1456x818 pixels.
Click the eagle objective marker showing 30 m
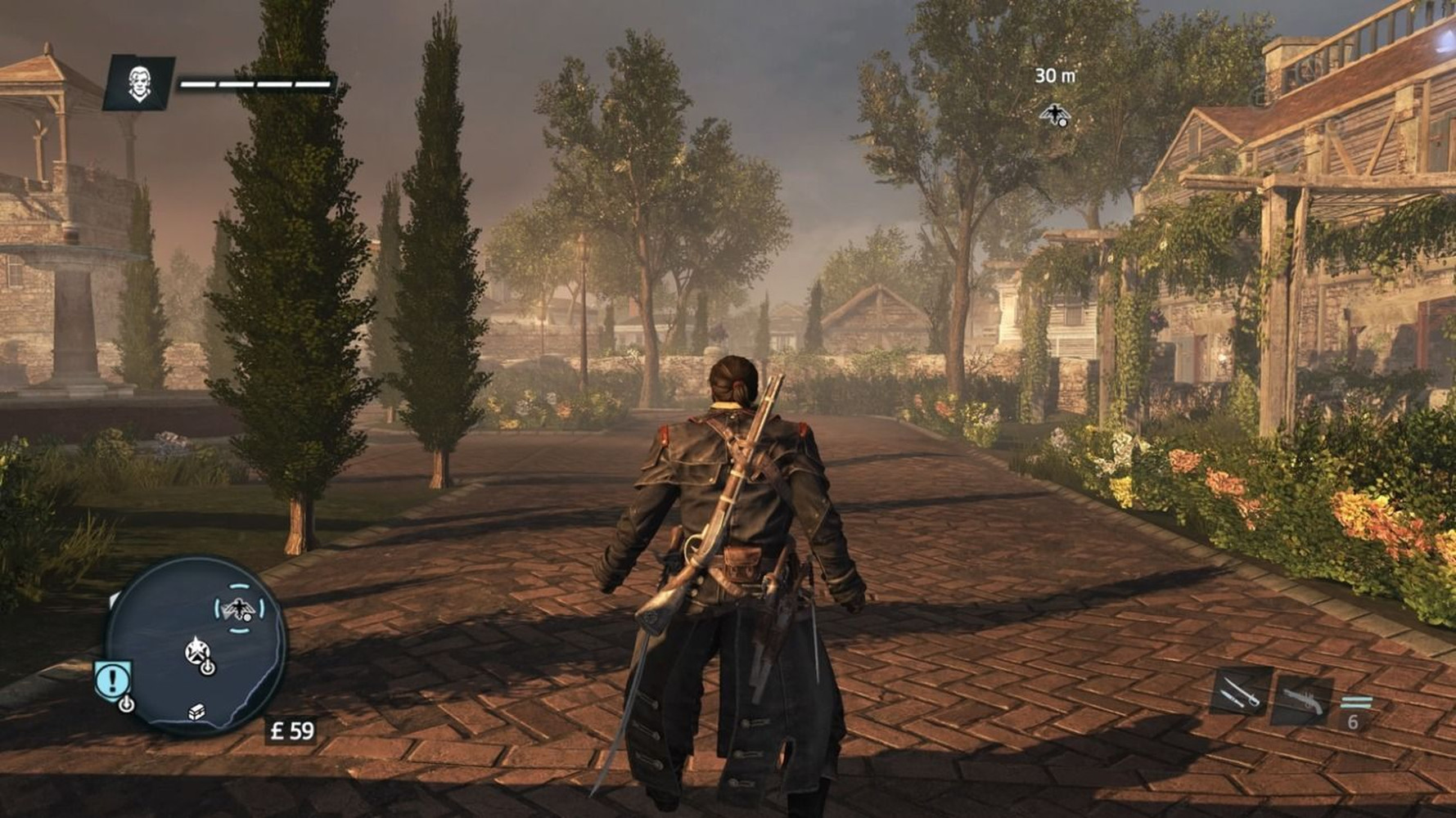tap(1053, 115)
